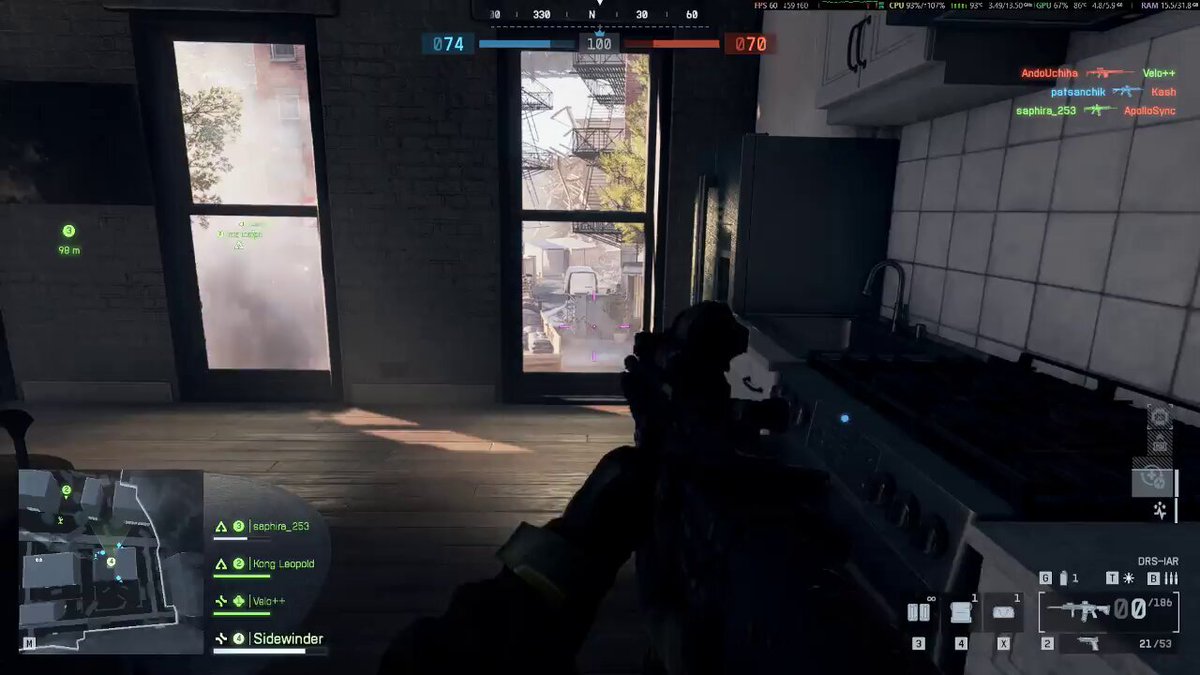Select the throwable pouch item slot
1200x675 pixels.
coord(1003,612)
